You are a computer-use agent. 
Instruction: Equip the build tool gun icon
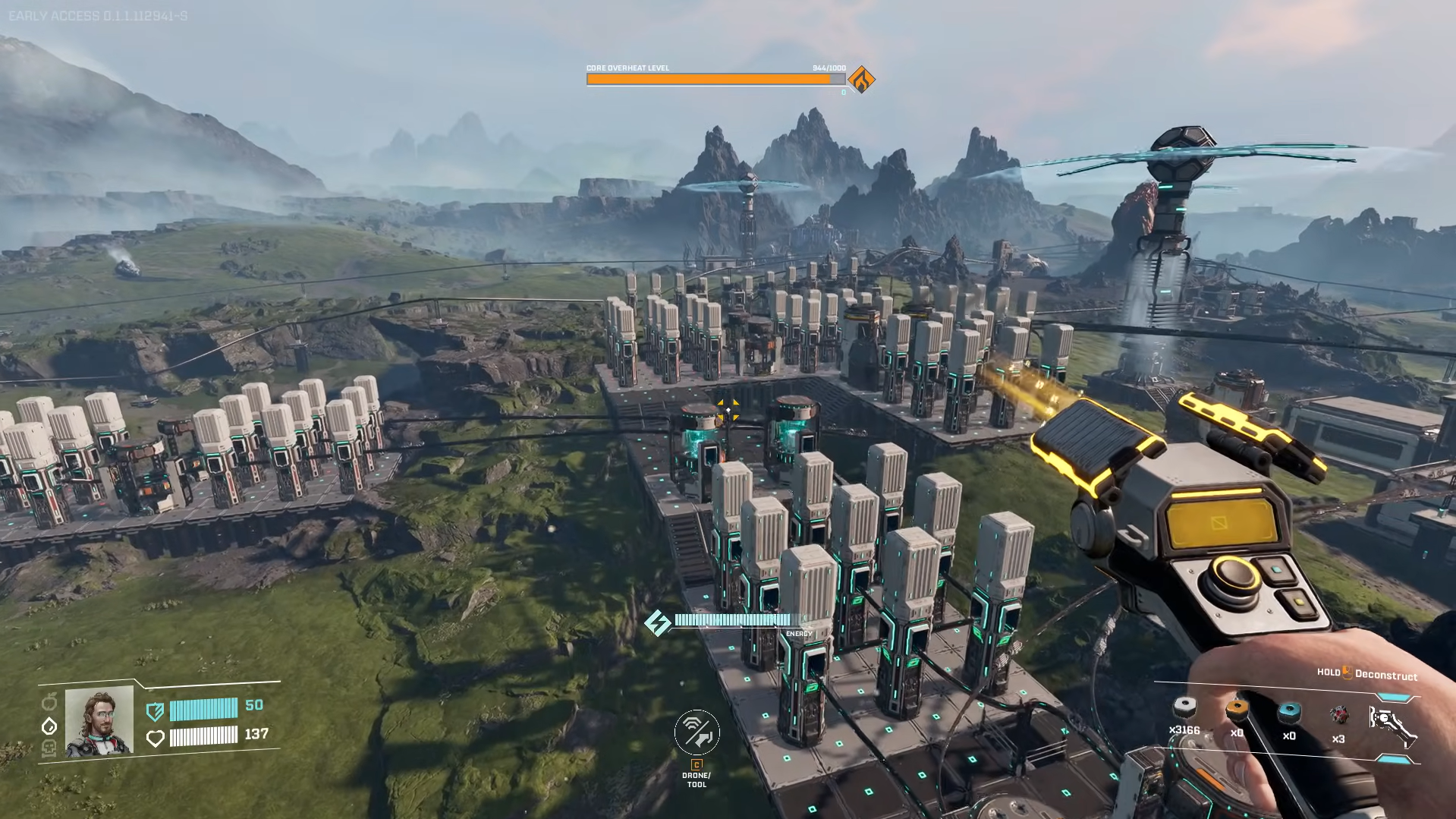1392,725
